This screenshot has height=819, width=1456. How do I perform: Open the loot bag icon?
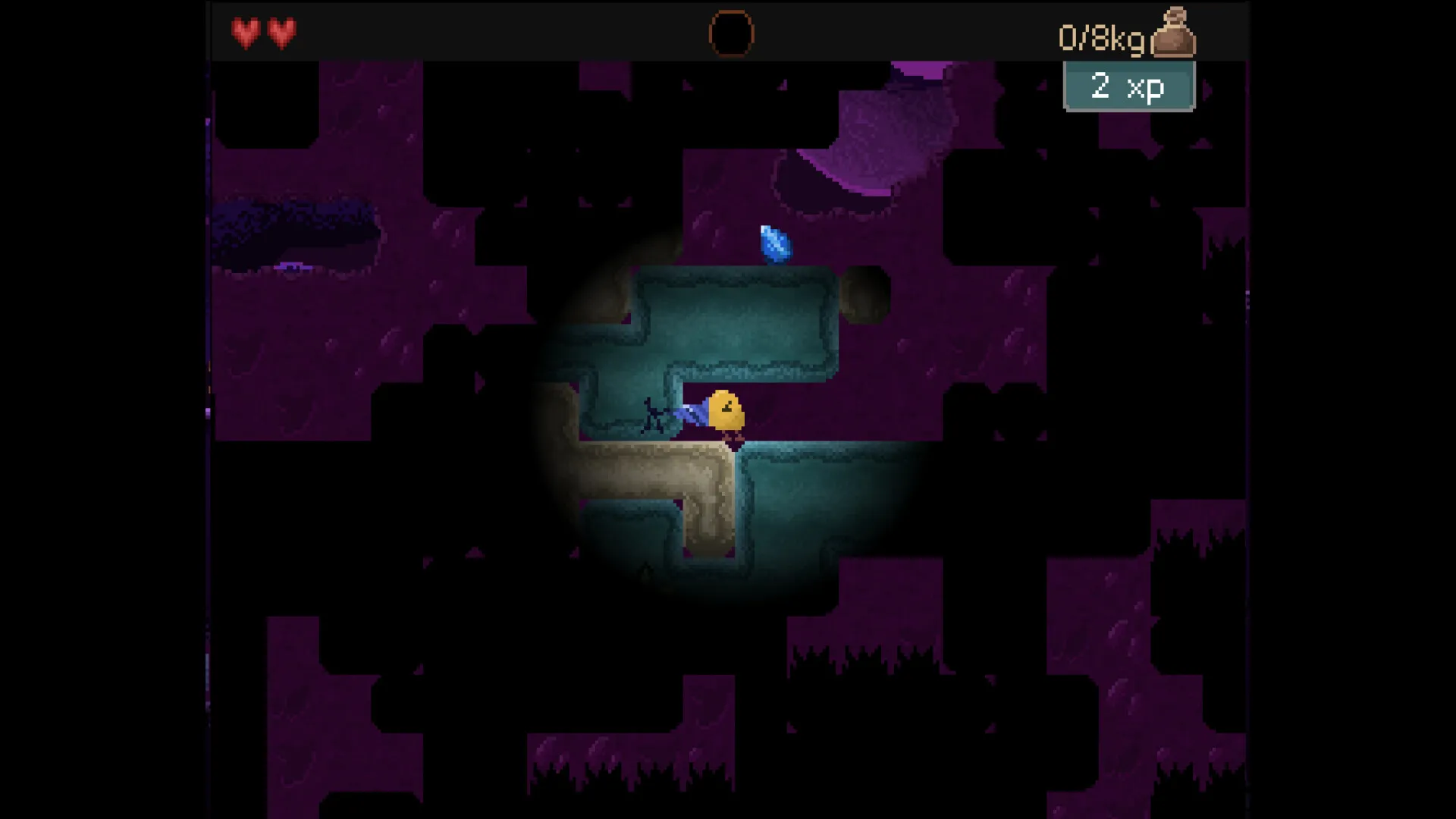(x=1173, y=34)
